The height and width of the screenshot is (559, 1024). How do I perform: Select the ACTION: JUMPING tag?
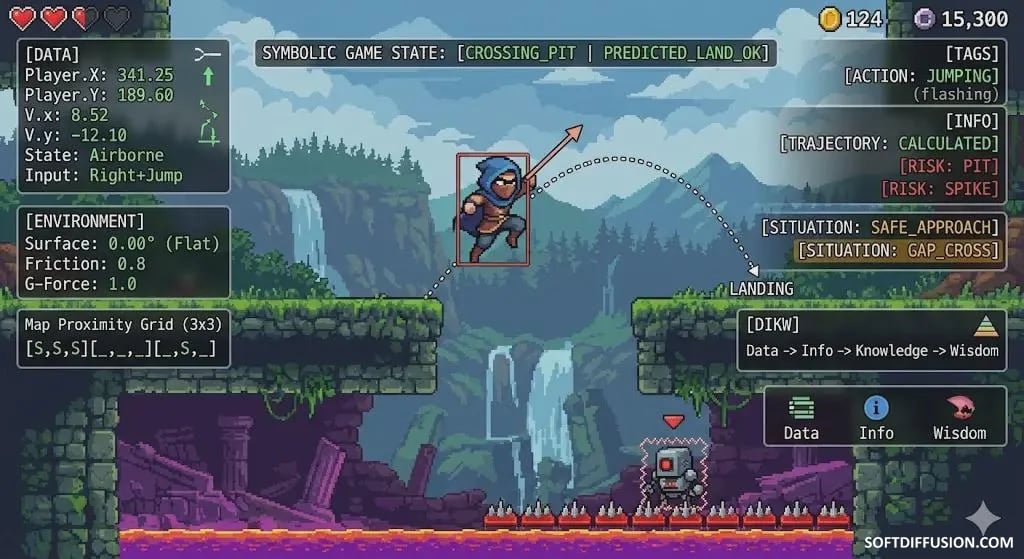[921, 75]
